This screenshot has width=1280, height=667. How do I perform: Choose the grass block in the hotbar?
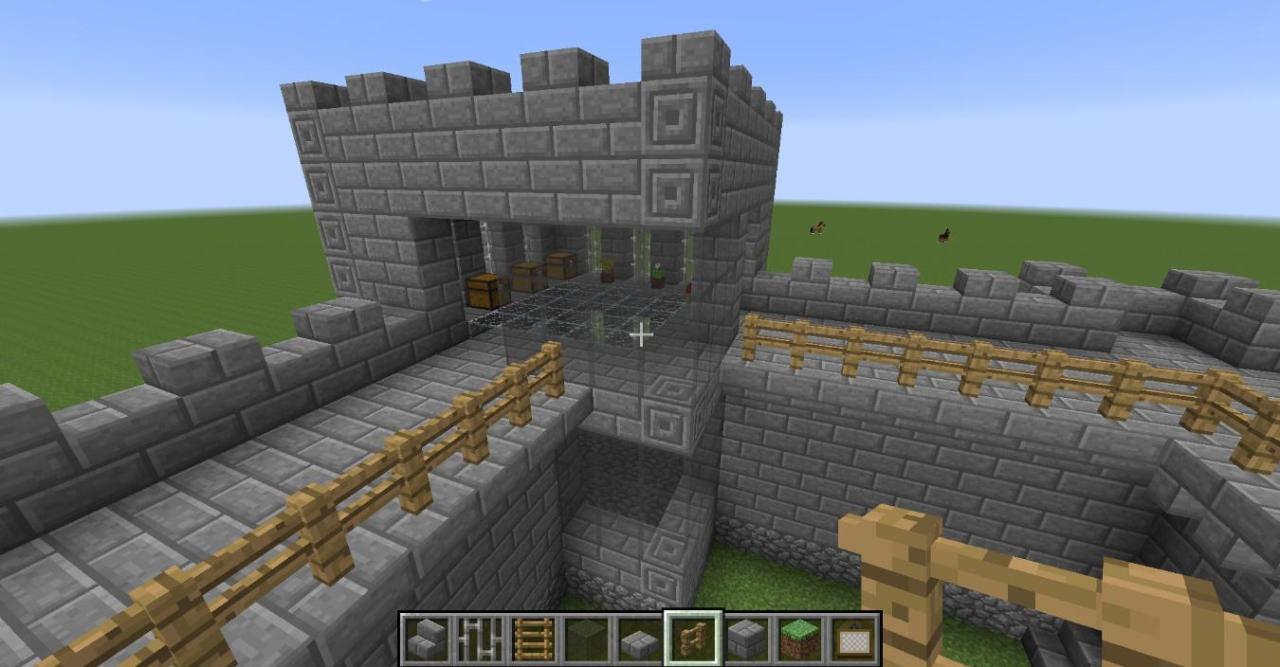click(x=800, y=638)
